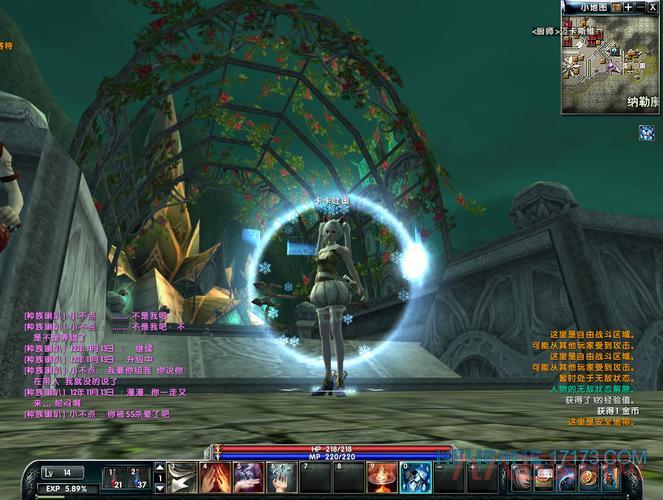The height and width of the screenshot is (500, 663).
Task: Zoom in the minimap with the plus button
Action: coord(628,7)
